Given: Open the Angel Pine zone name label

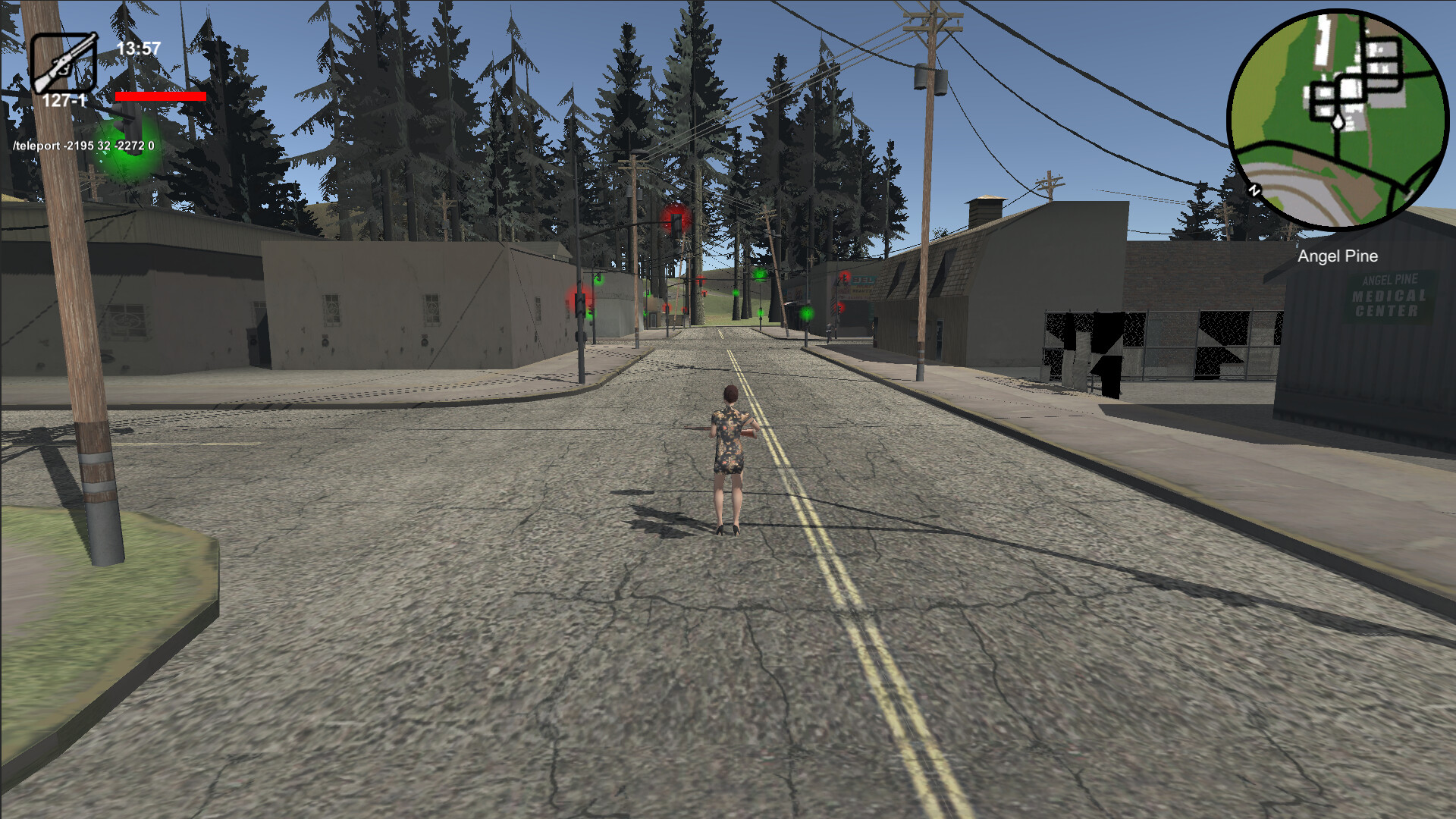Looking at the screenshot, I should (1338, 257).
